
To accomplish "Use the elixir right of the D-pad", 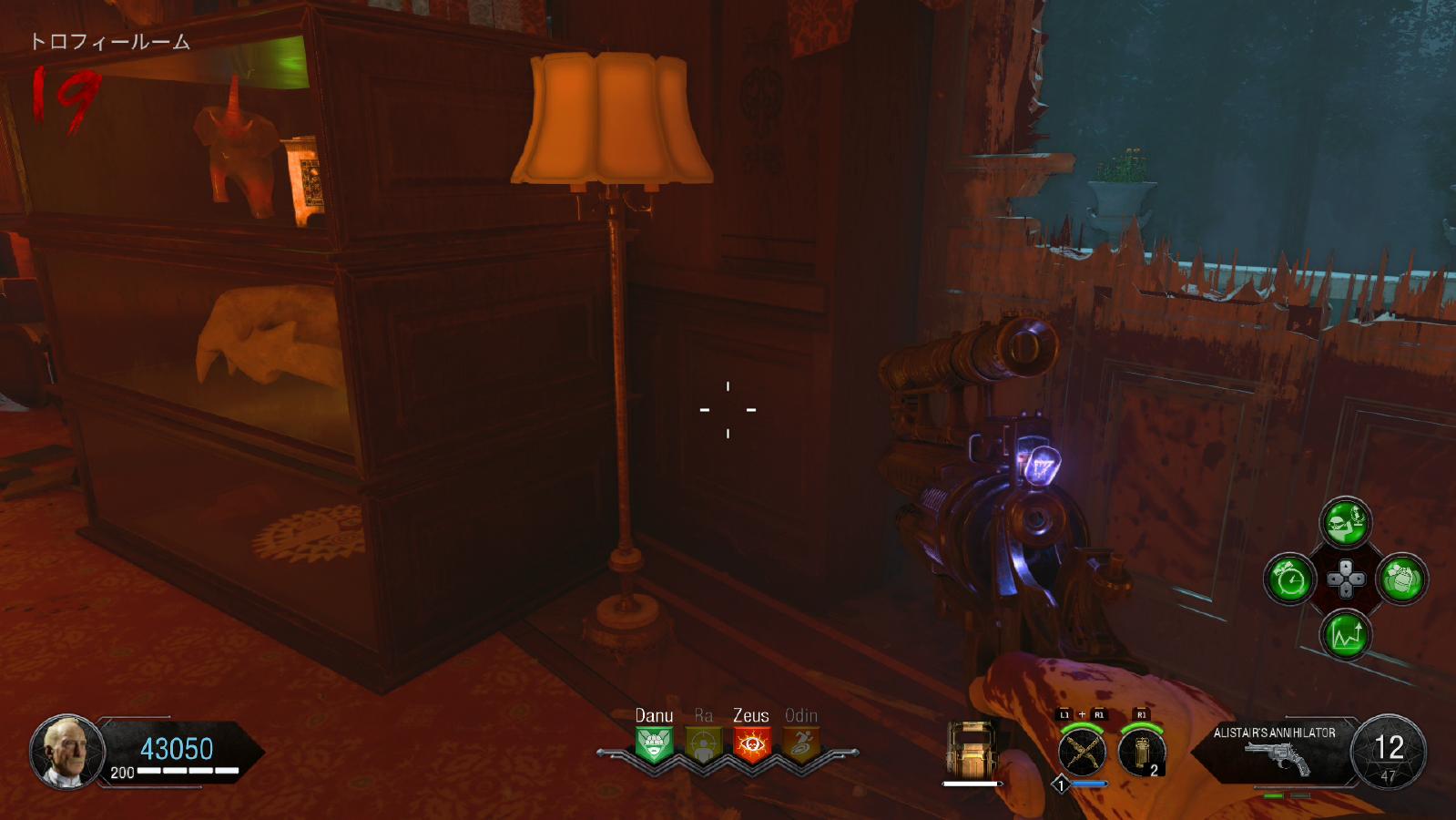I will click(1401, 579).
